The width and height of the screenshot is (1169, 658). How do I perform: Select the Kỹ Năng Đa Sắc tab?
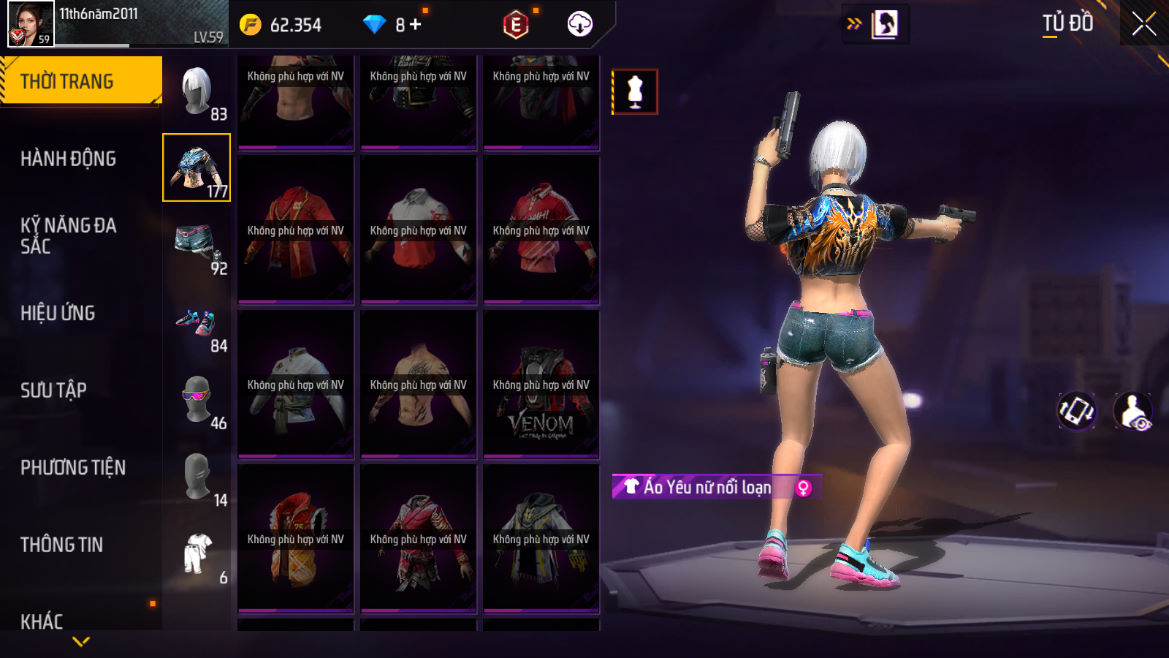(x=68, y=235)
